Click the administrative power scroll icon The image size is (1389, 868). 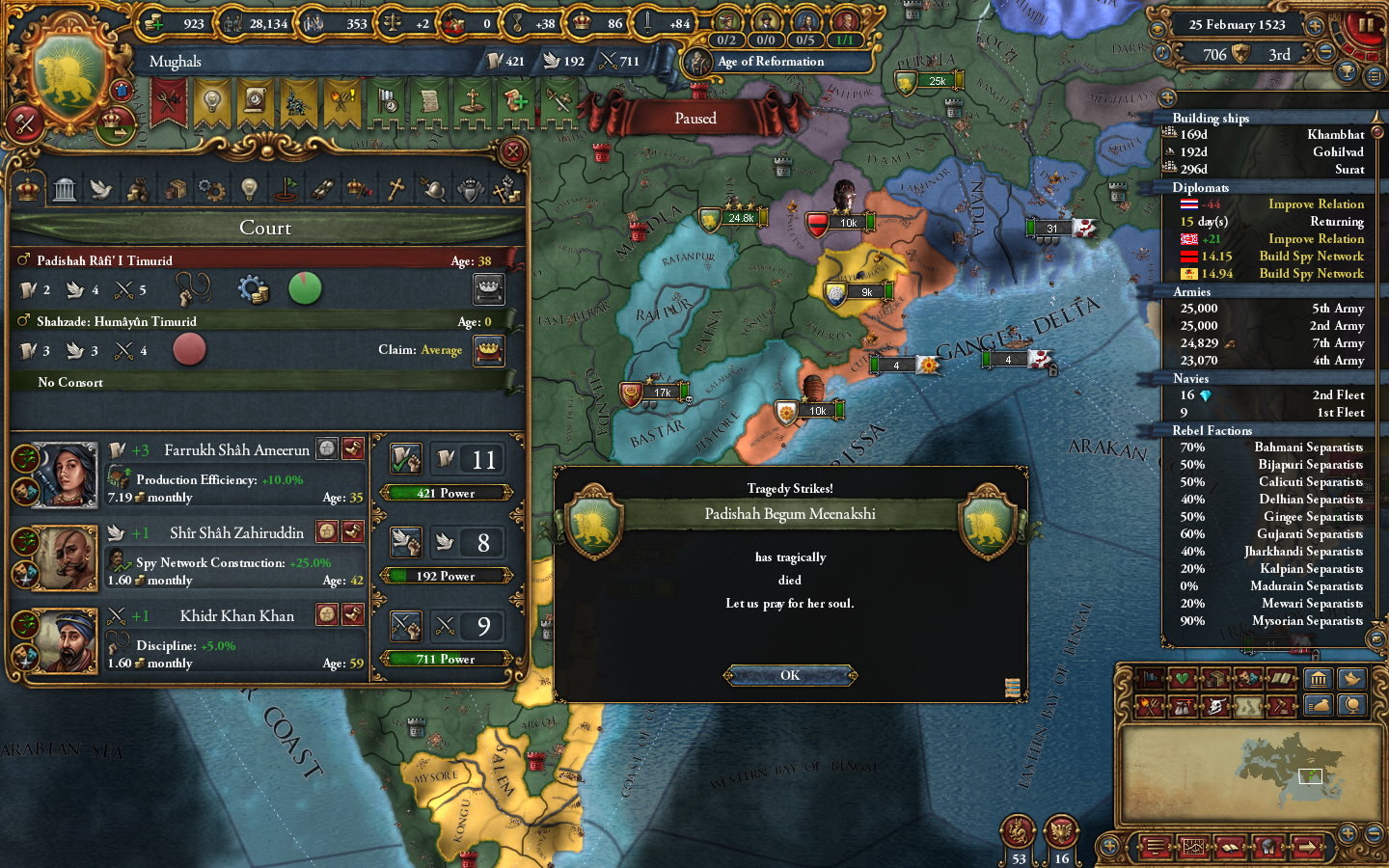pos(495,61)
